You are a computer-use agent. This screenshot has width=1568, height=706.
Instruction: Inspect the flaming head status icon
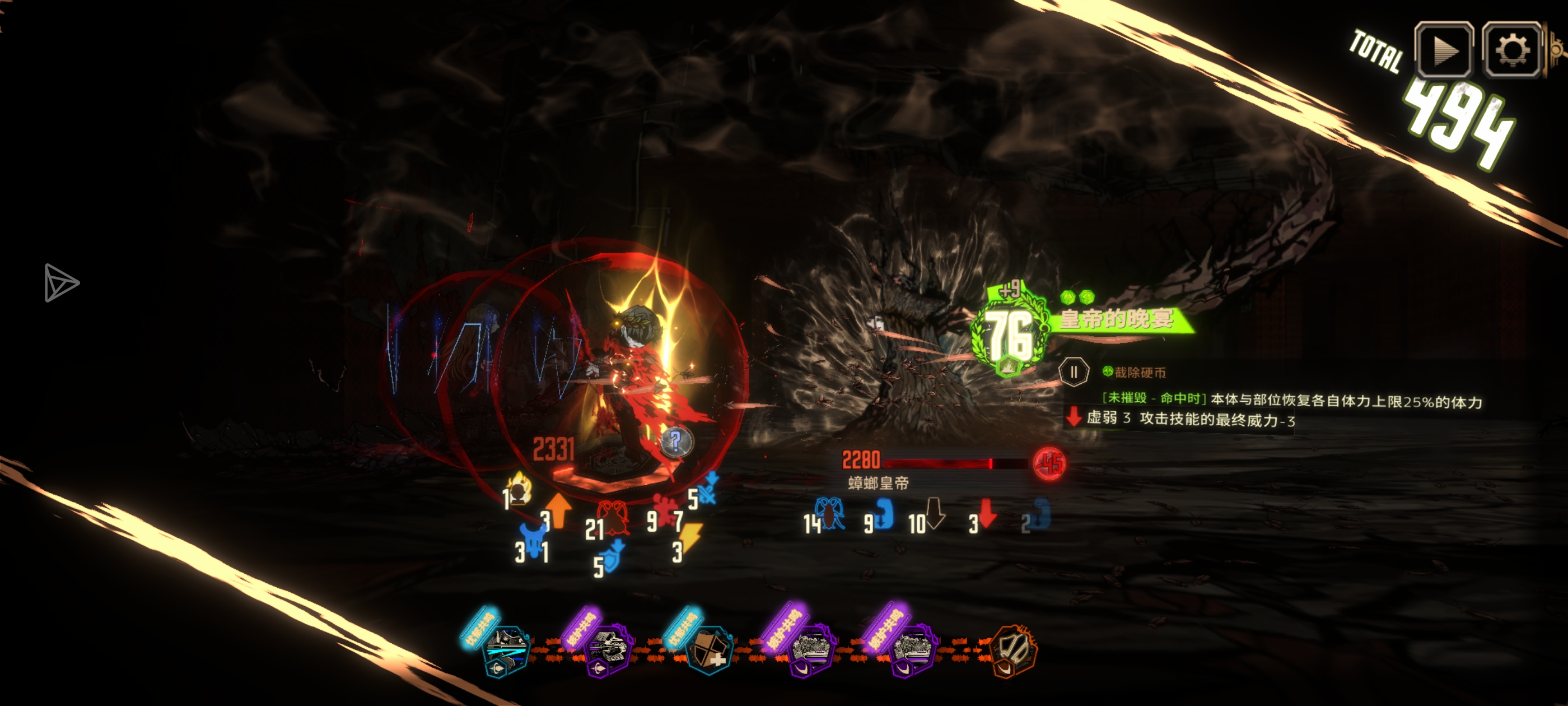(x=520, y=489)
